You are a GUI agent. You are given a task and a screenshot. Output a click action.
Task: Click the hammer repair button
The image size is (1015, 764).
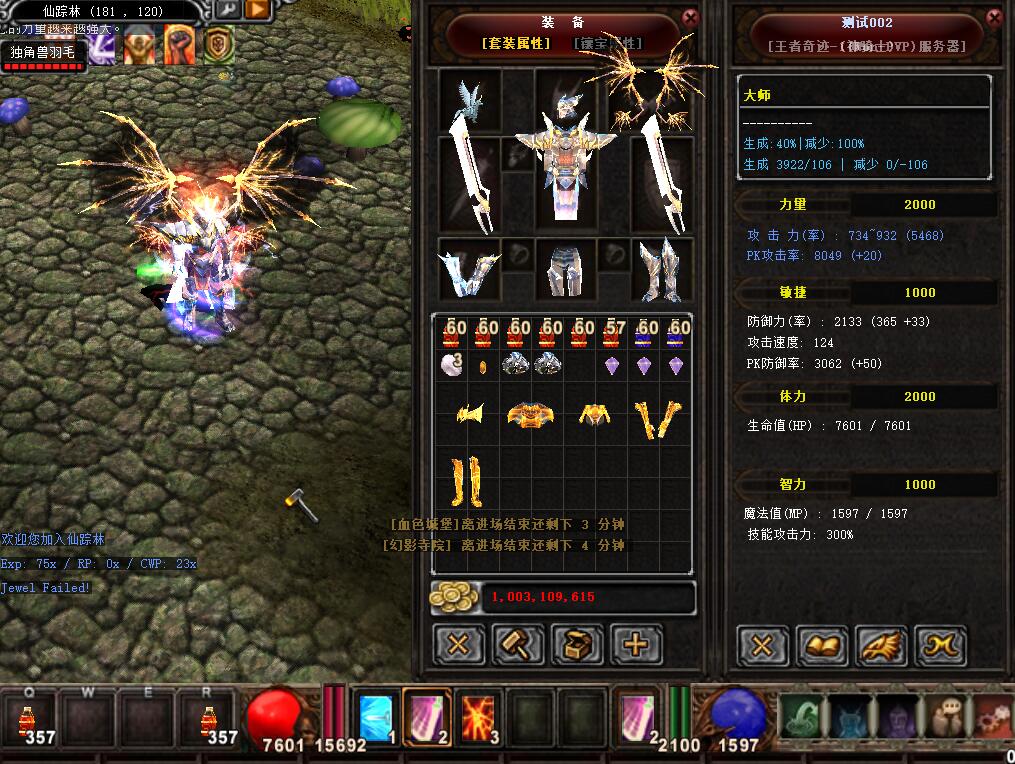pyautogui.click(x=518, y=645)
